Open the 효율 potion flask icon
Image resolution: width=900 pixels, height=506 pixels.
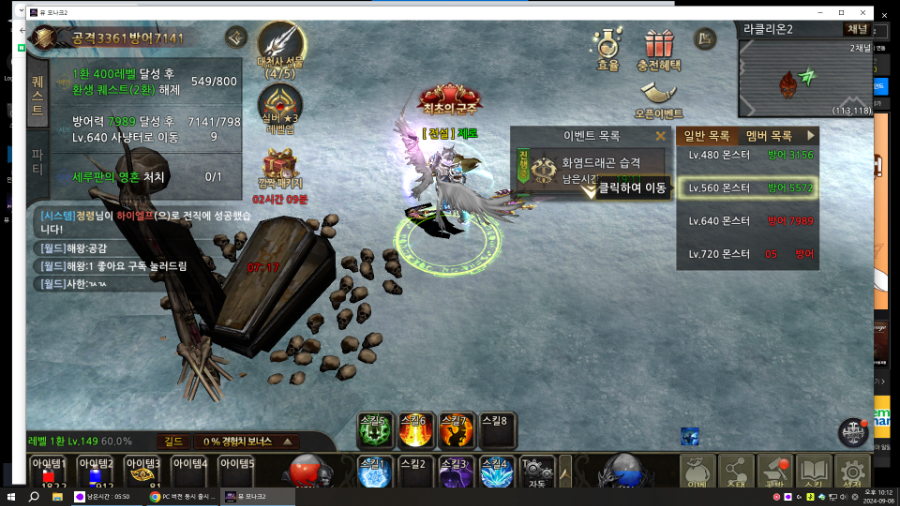coord(607,47)
